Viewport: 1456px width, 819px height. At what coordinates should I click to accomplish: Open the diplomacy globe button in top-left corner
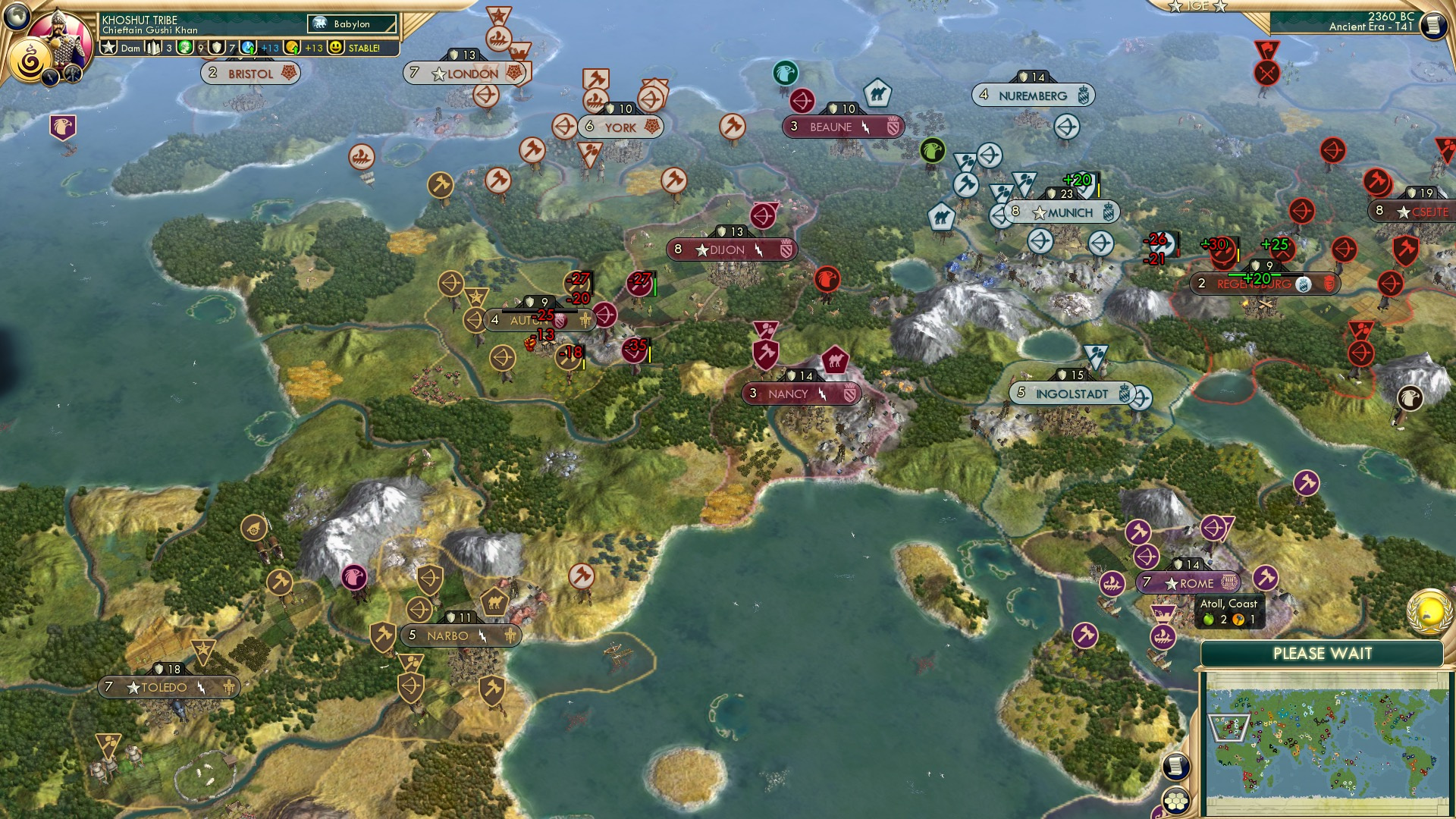point(15,15)
